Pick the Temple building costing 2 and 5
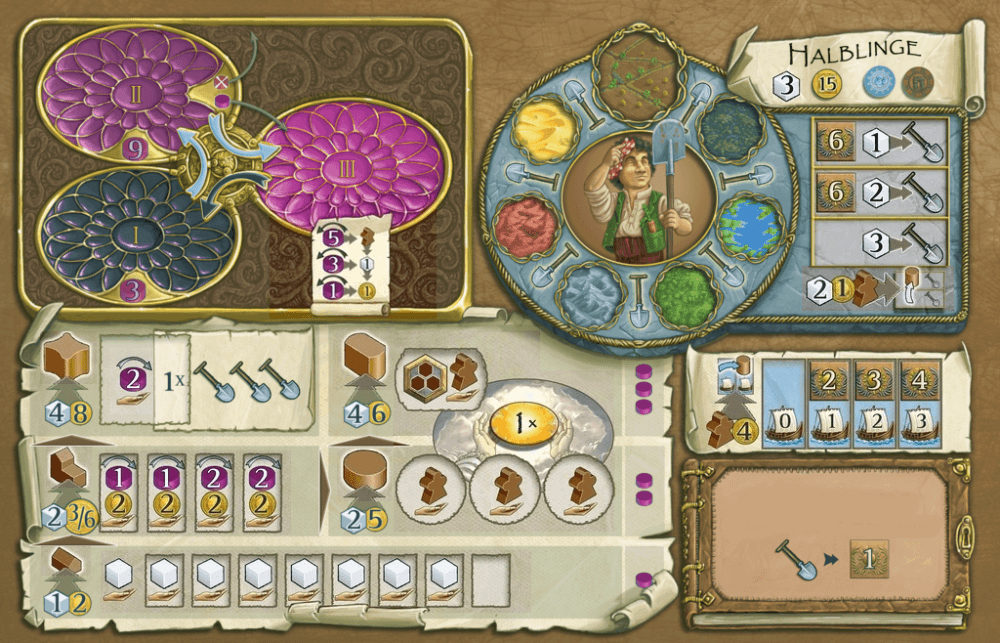The width and height of the screenshot is (1000, 643). point(366,468)
